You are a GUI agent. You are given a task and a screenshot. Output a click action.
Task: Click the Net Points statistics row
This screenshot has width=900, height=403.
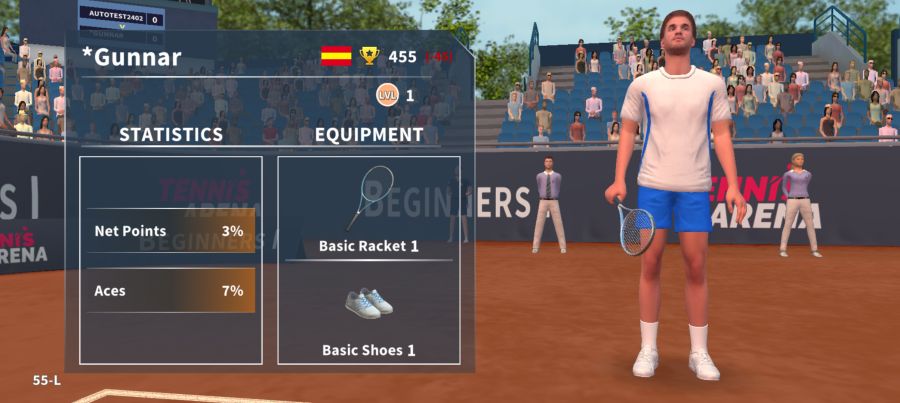coord(170,231)
